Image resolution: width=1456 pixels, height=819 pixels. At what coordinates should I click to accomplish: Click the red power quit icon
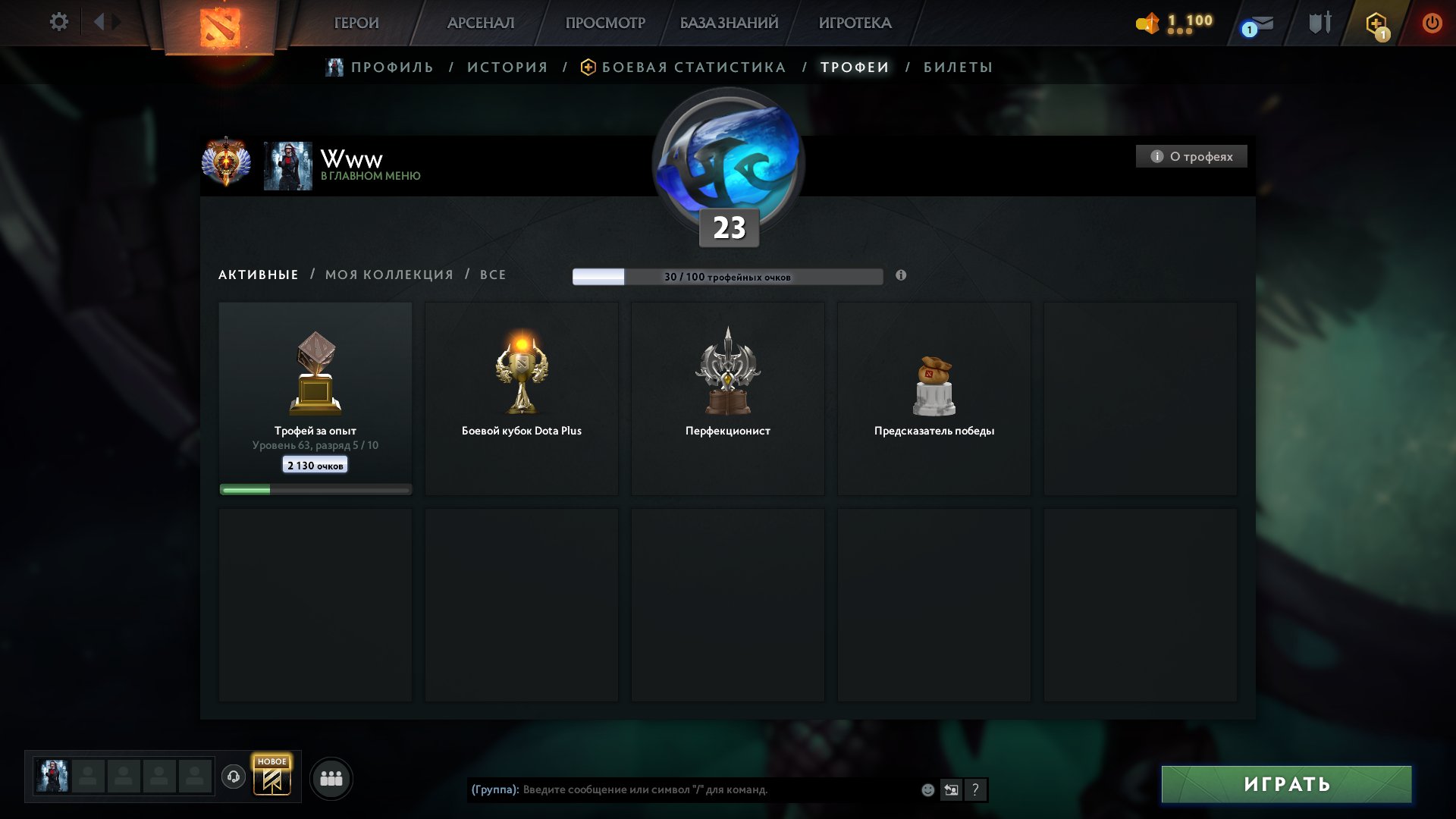click(1432, 23)
